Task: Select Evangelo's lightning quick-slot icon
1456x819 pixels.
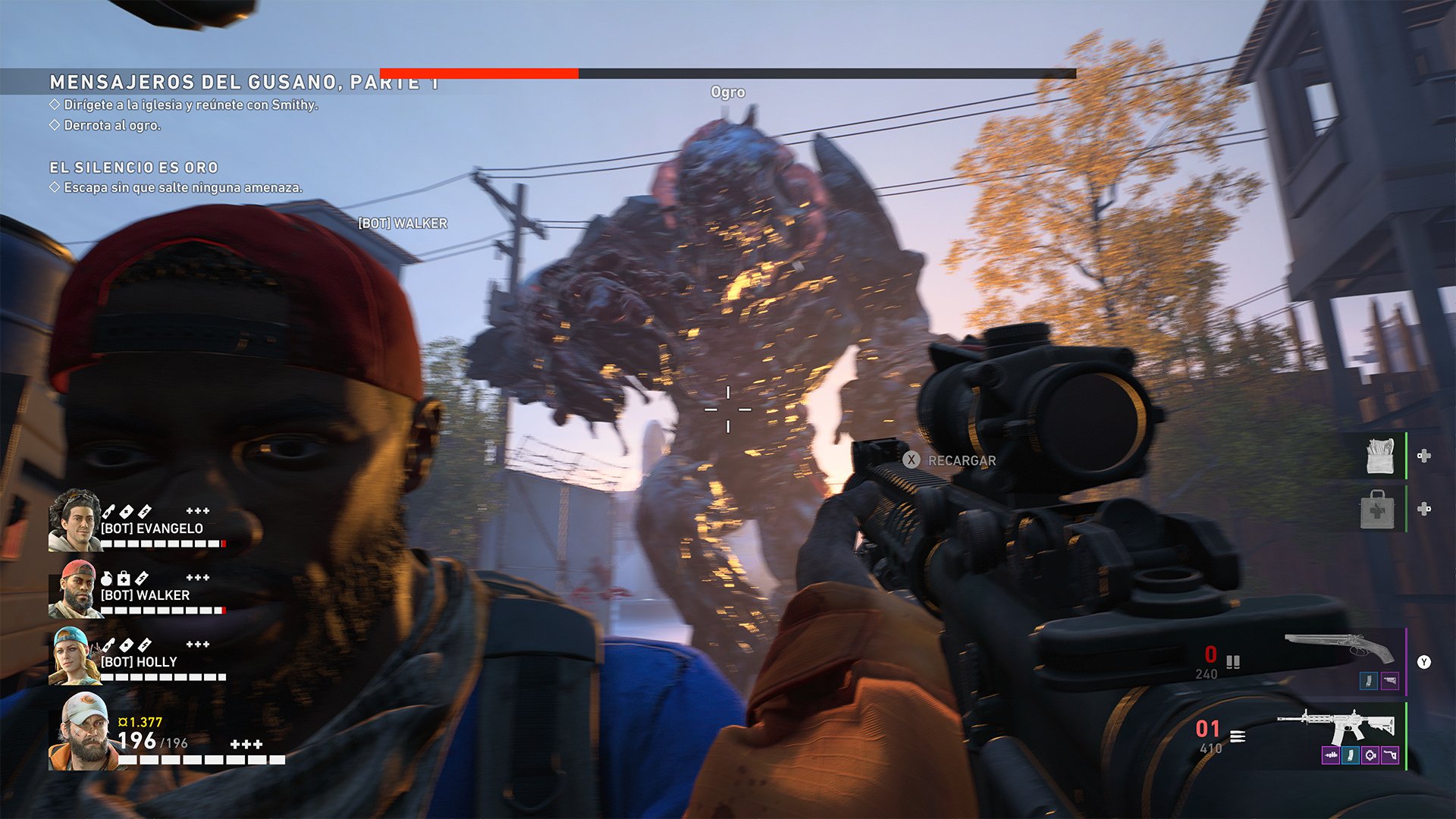Action: 145,511
